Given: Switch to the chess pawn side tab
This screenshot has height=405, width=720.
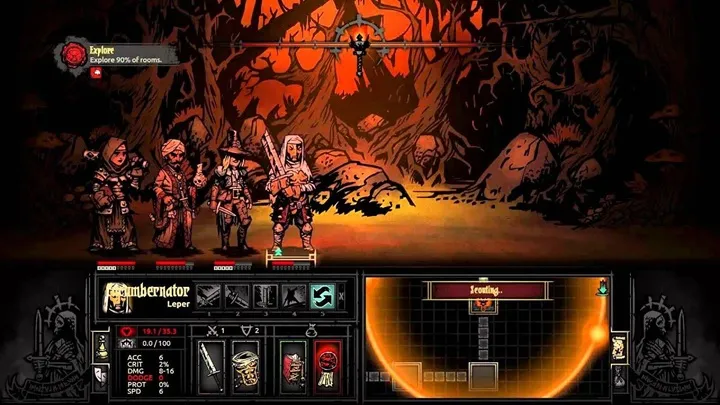Looking at the screenshot, I should [99, 345].
